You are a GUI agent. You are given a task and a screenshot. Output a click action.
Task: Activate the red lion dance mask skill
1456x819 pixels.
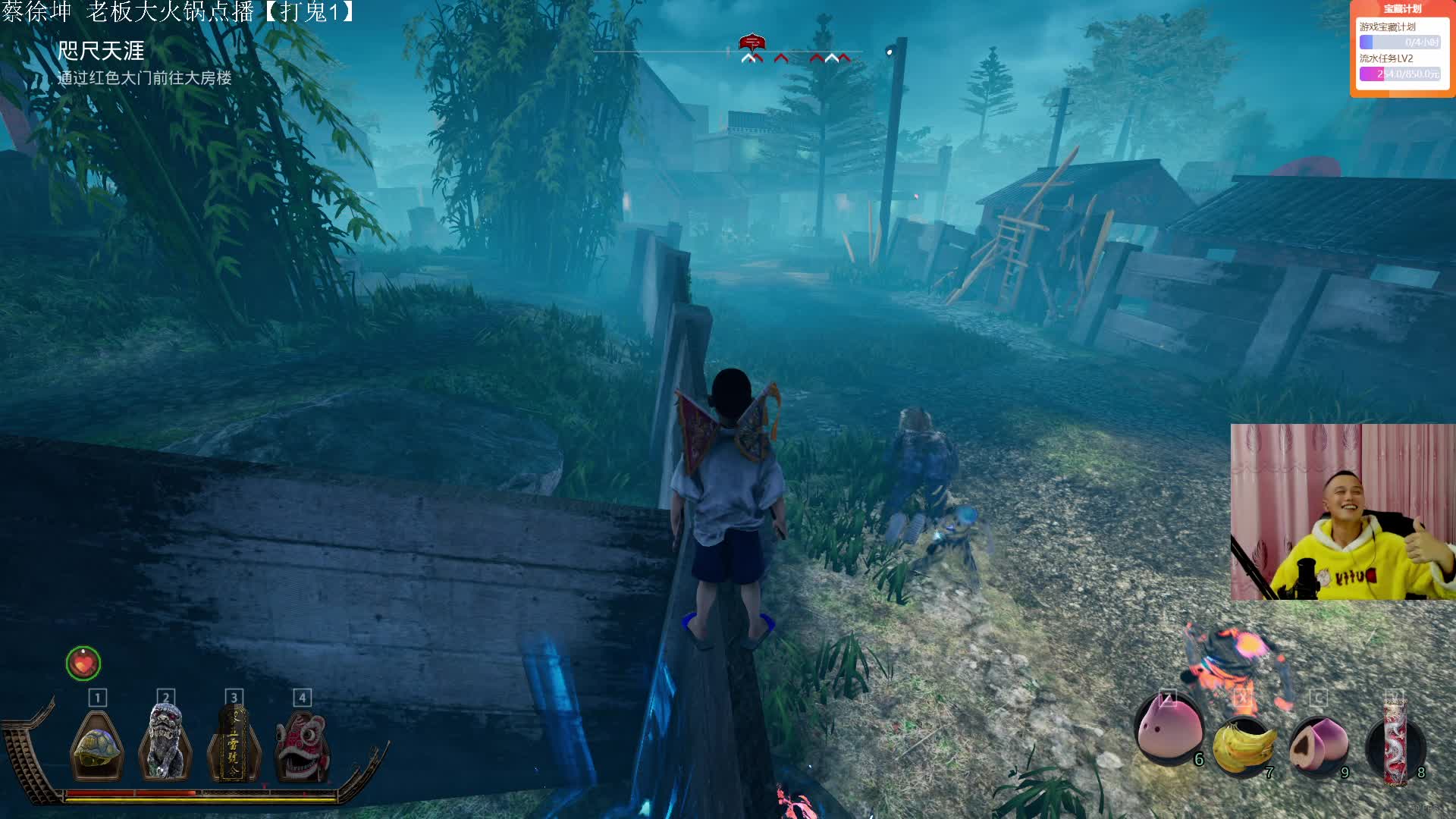coord(302,747)
